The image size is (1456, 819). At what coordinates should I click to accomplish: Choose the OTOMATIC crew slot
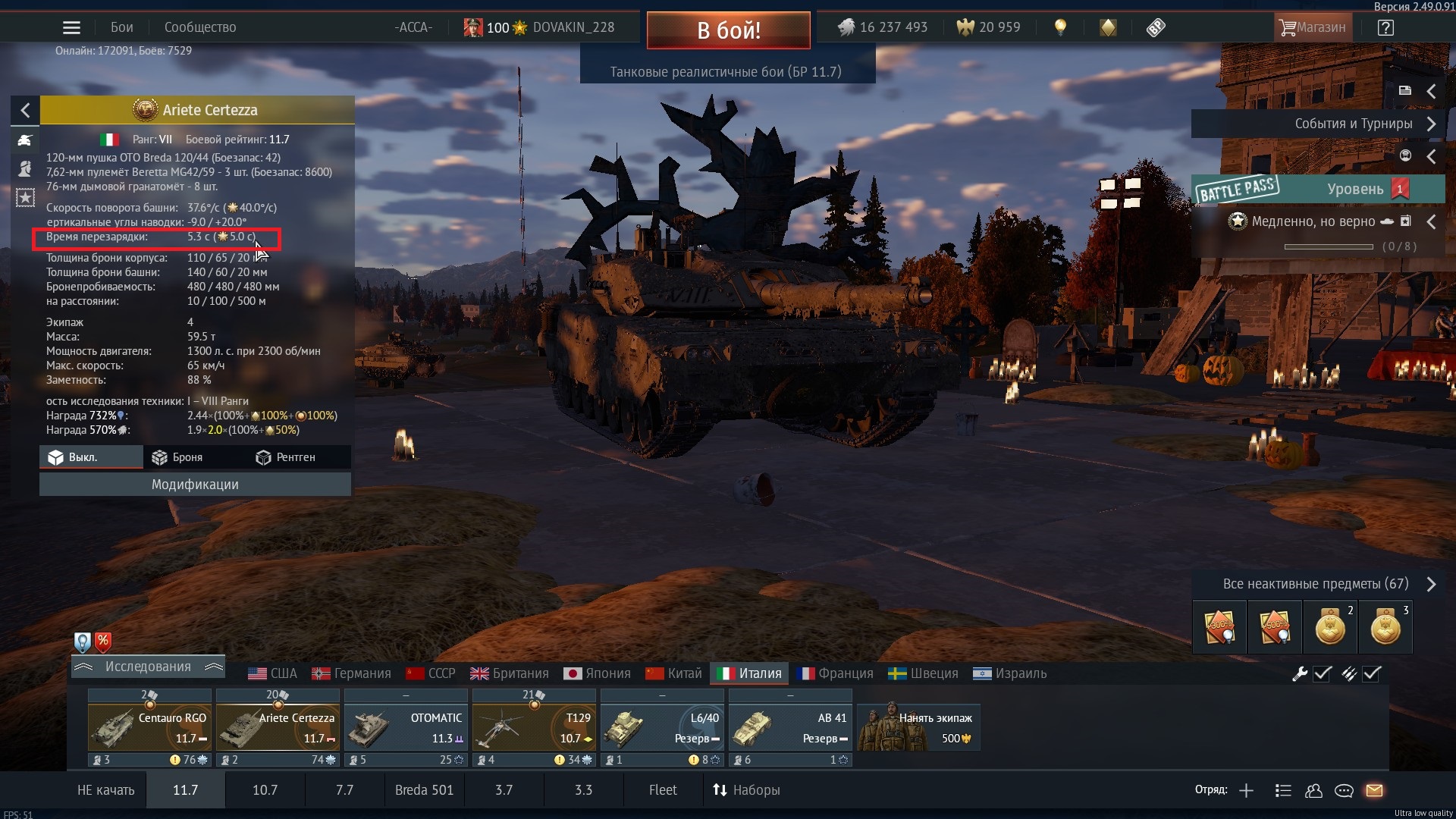406,727
